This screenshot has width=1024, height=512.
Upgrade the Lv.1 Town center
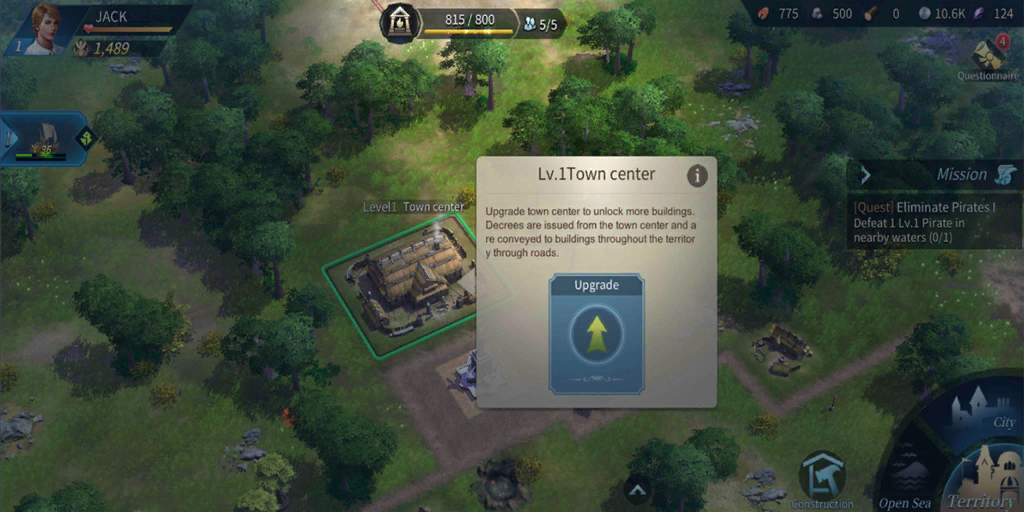(x=596, y=333)
